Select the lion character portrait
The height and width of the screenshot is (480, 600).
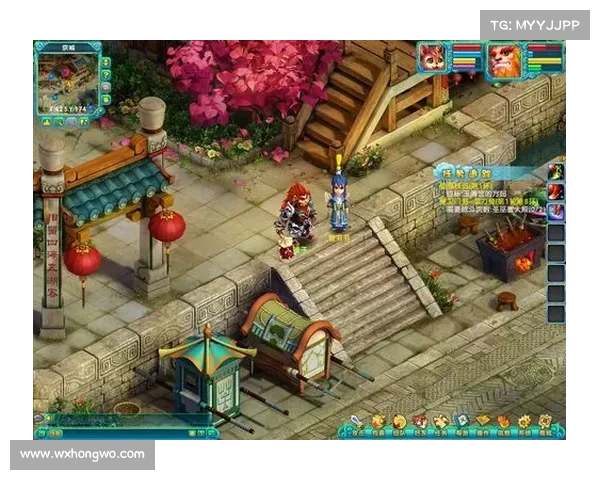click(x=504, y=60)
